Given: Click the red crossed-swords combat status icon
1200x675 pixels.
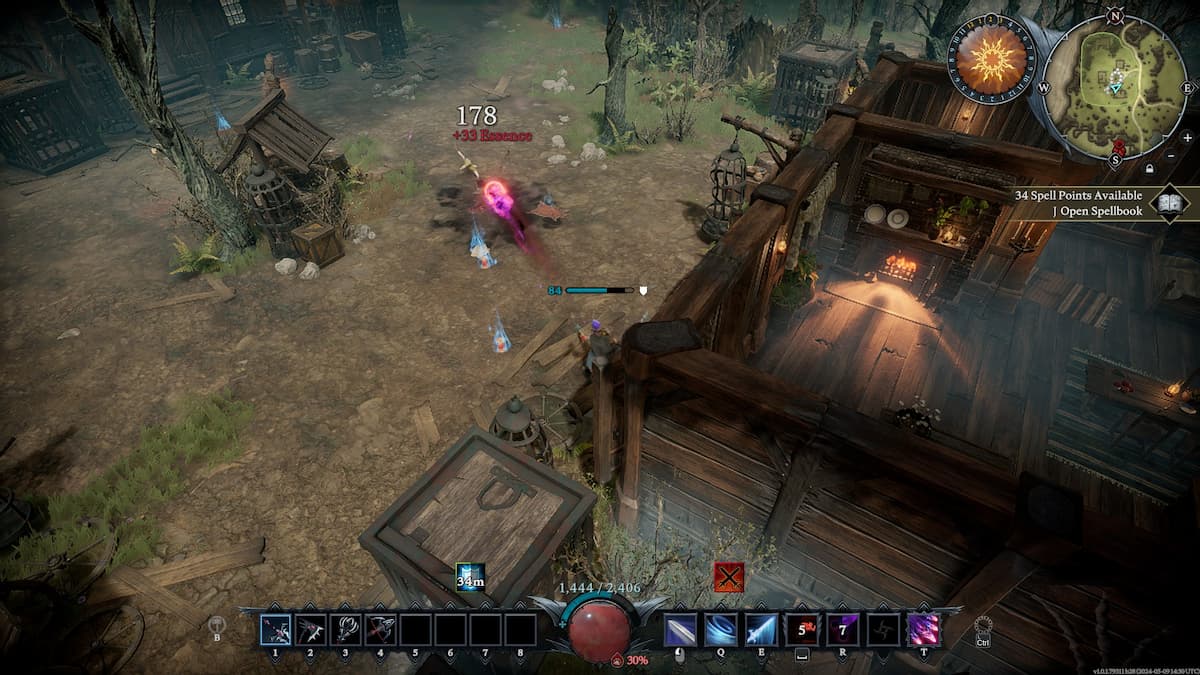Looking at the screenshot, I should click(x=729, y=577).
